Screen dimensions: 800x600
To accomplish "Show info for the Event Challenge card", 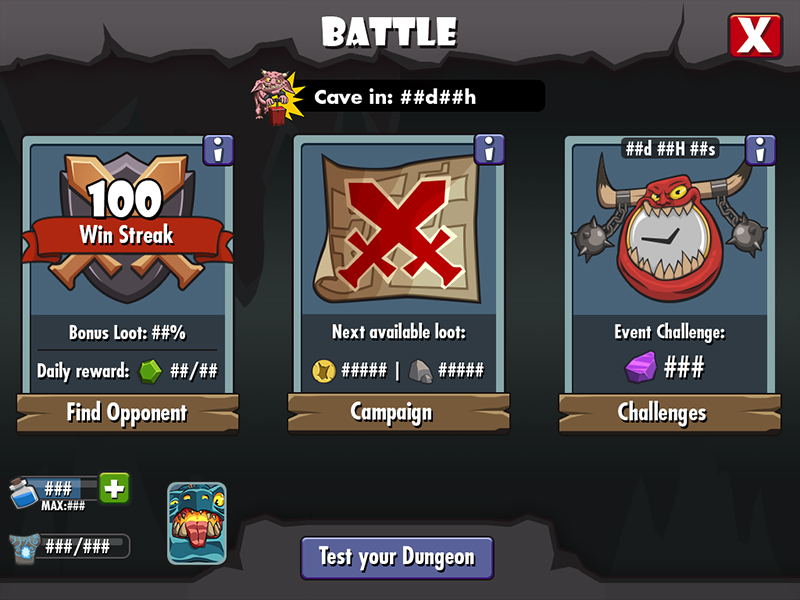I will 760,150.
